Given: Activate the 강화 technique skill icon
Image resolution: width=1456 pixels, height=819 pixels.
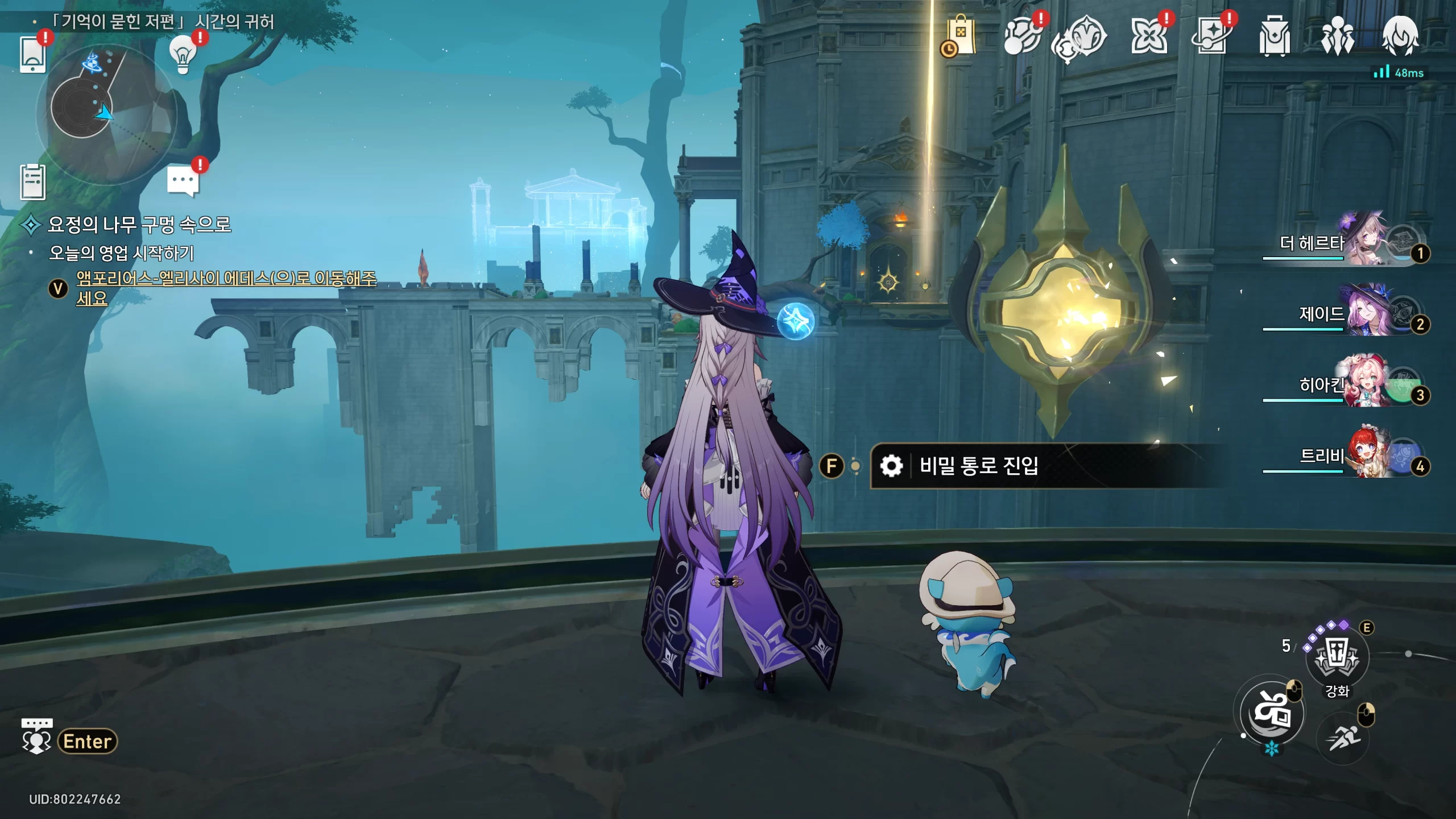Looking at the screenshot, I should pyautogui.click(x=1337, y=657).
